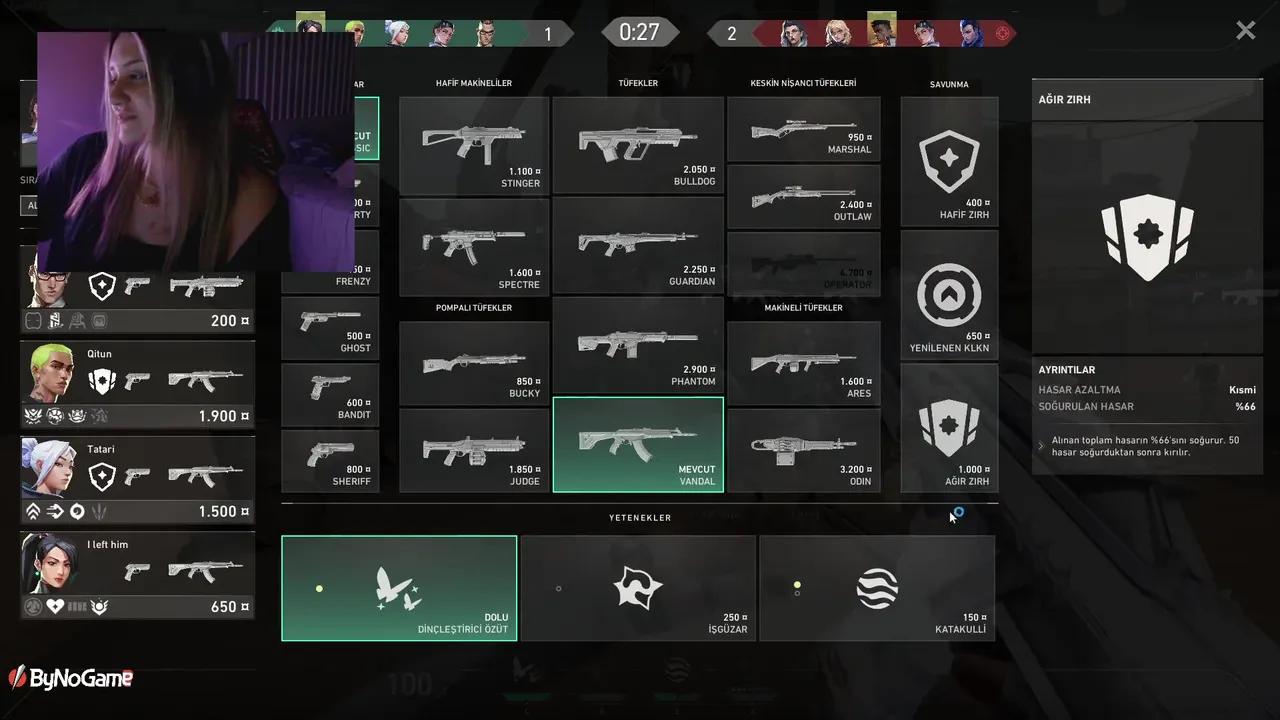Close the buy menu

tap(1245, 30)
